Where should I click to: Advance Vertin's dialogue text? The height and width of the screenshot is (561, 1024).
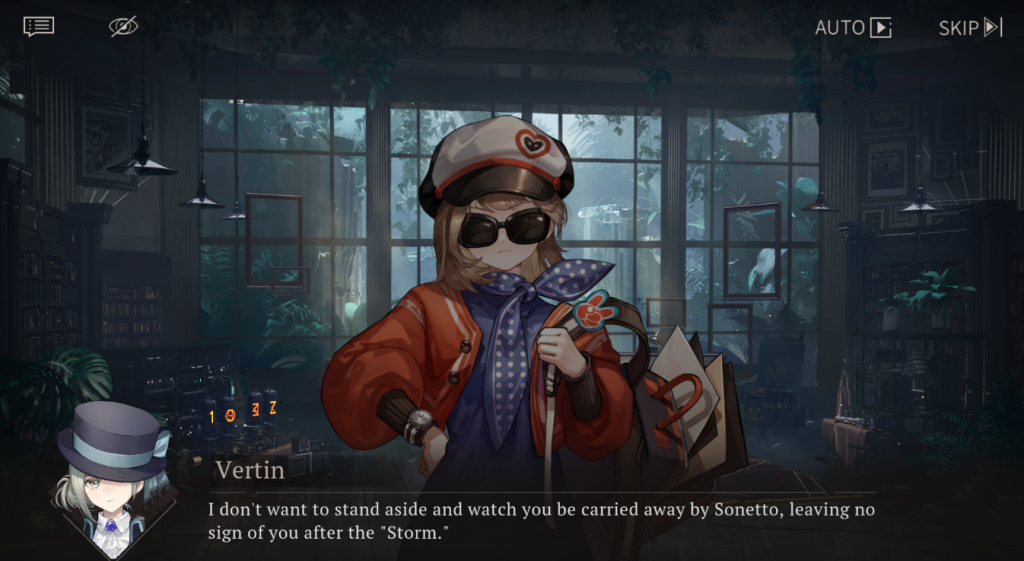540,520
